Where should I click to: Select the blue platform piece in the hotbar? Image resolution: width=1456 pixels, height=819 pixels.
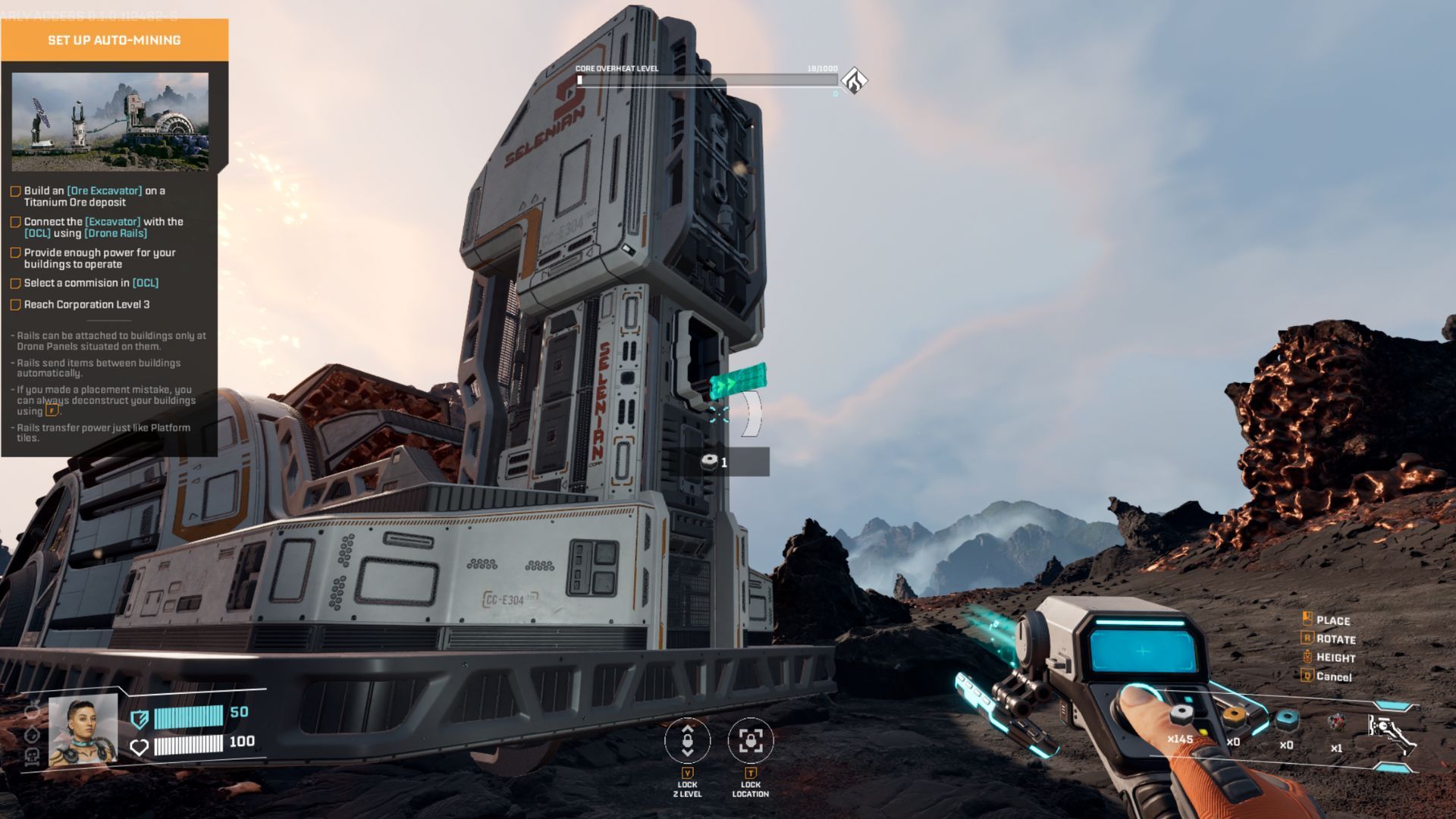1286,719
